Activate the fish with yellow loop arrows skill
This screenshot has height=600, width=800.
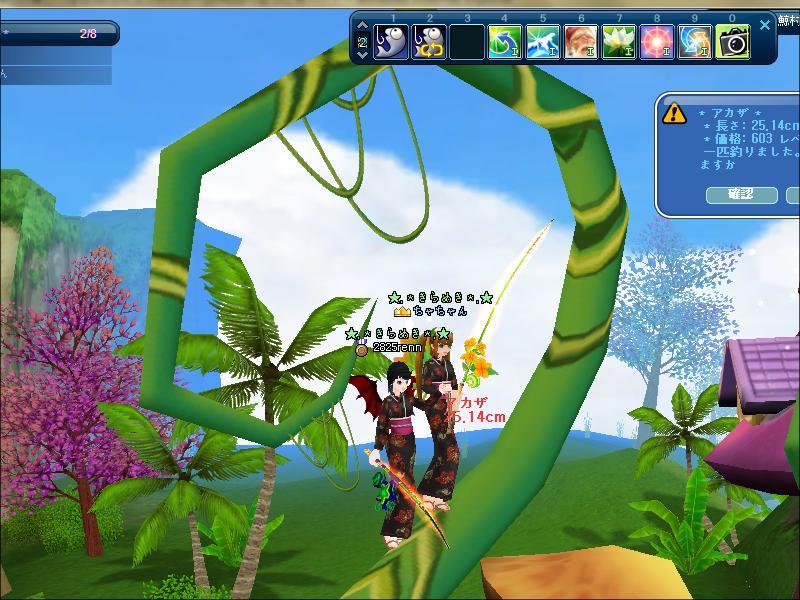(429, 43)
